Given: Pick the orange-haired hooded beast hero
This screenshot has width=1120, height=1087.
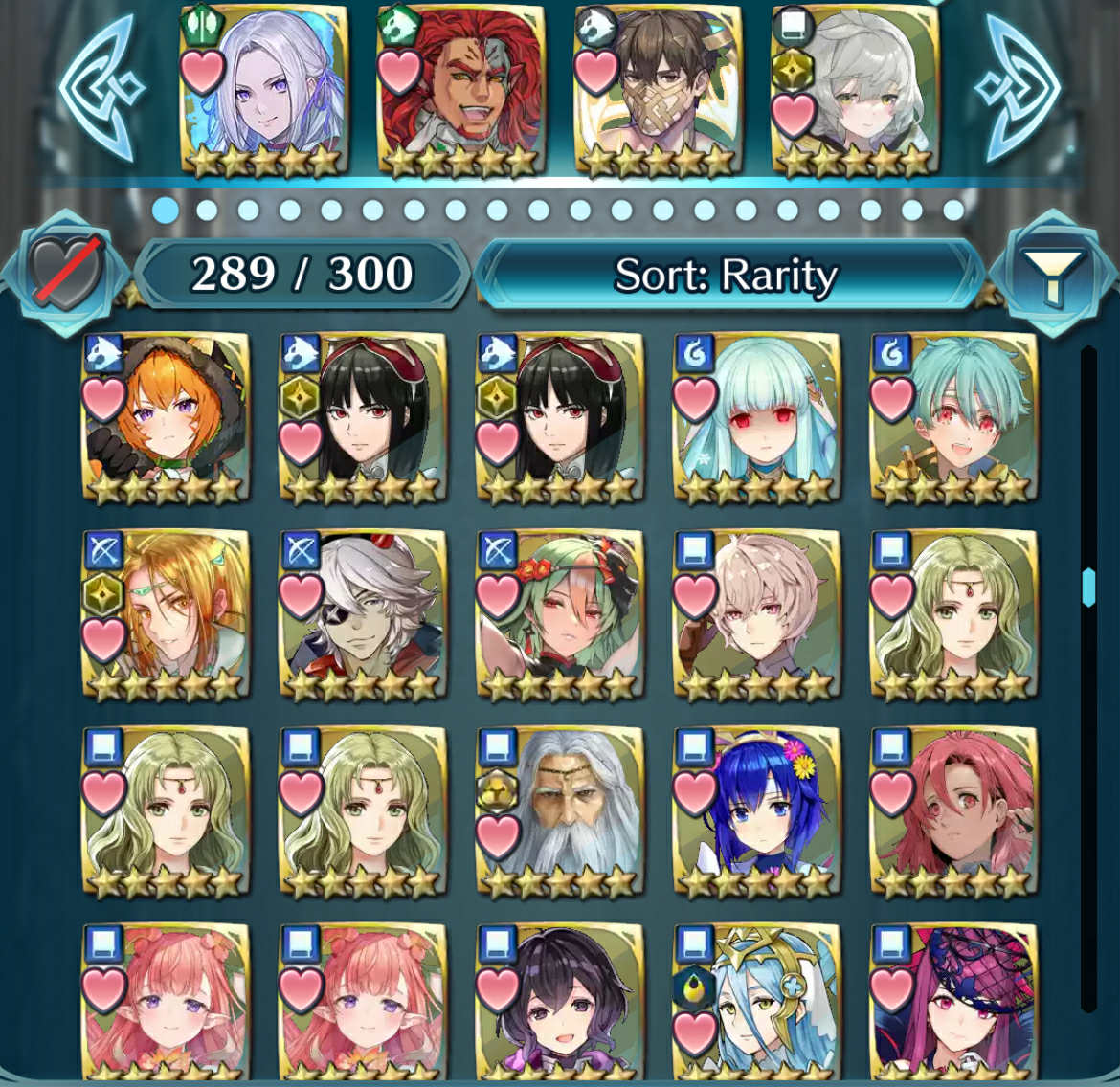Looking at the screenshot, I should 167,418.
